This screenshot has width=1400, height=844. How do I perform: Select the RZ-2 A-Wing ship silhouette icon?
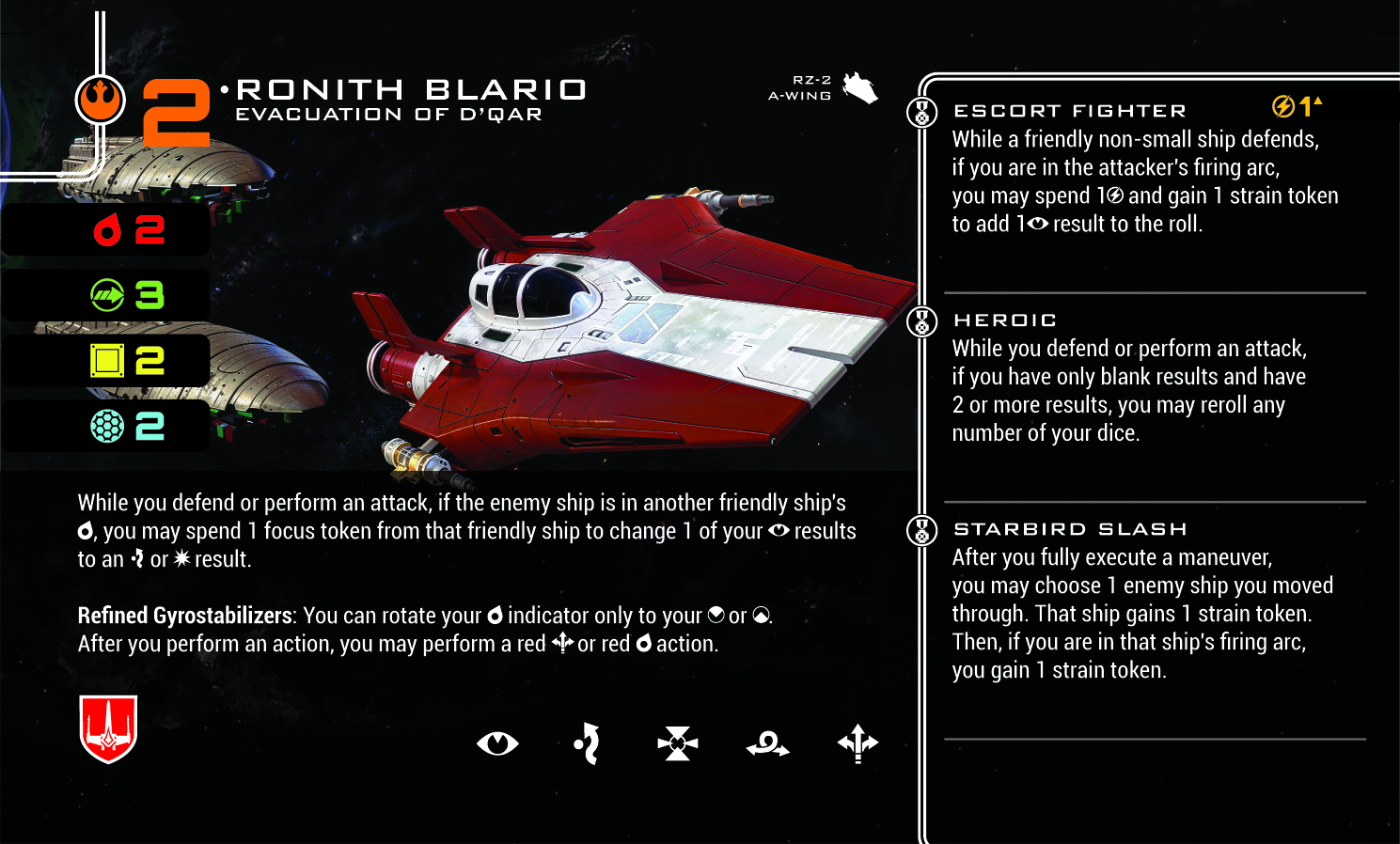859,88
